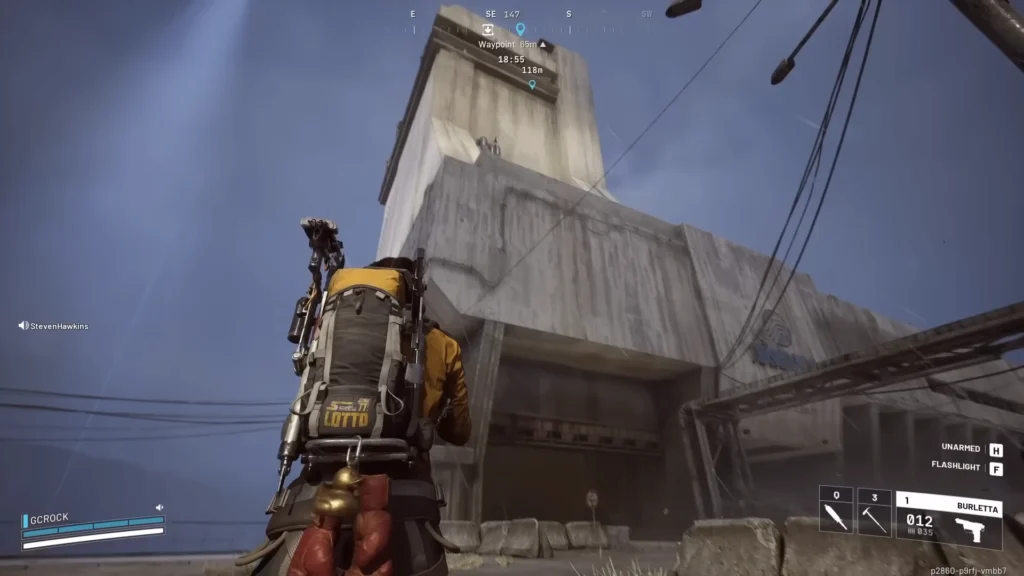Click the speaker icon above GCROCK's bars

tap(159, 507)
